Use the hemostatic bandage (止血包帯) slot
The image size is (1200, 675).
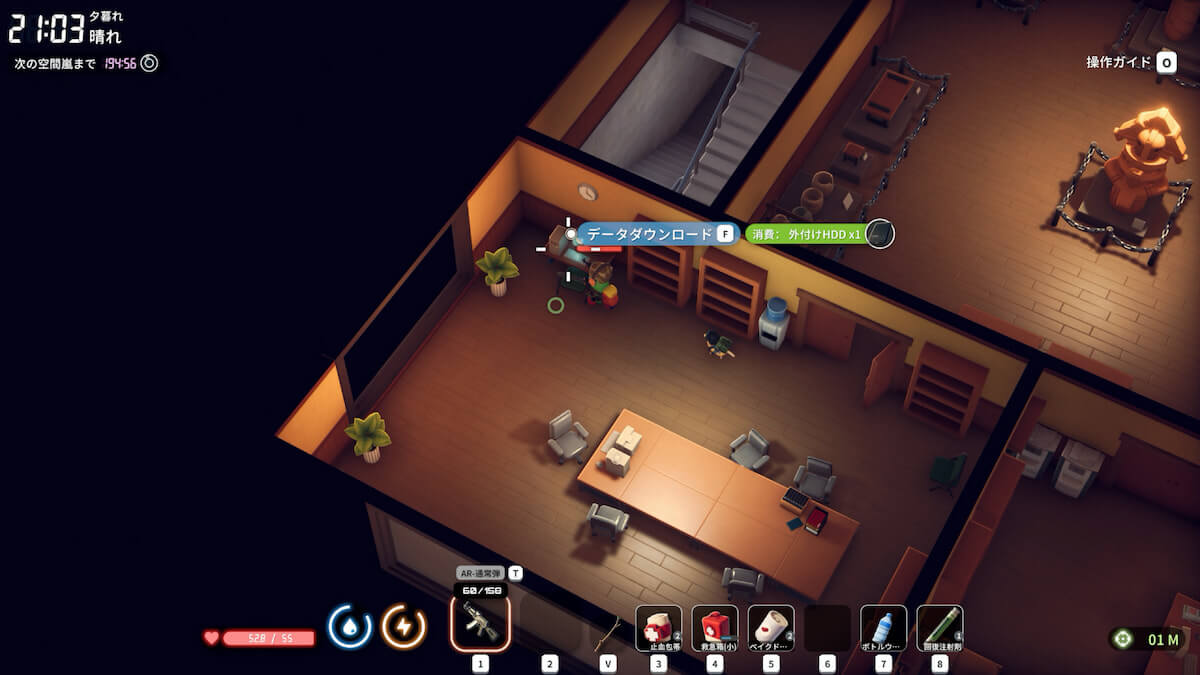(x=658, y=628)
